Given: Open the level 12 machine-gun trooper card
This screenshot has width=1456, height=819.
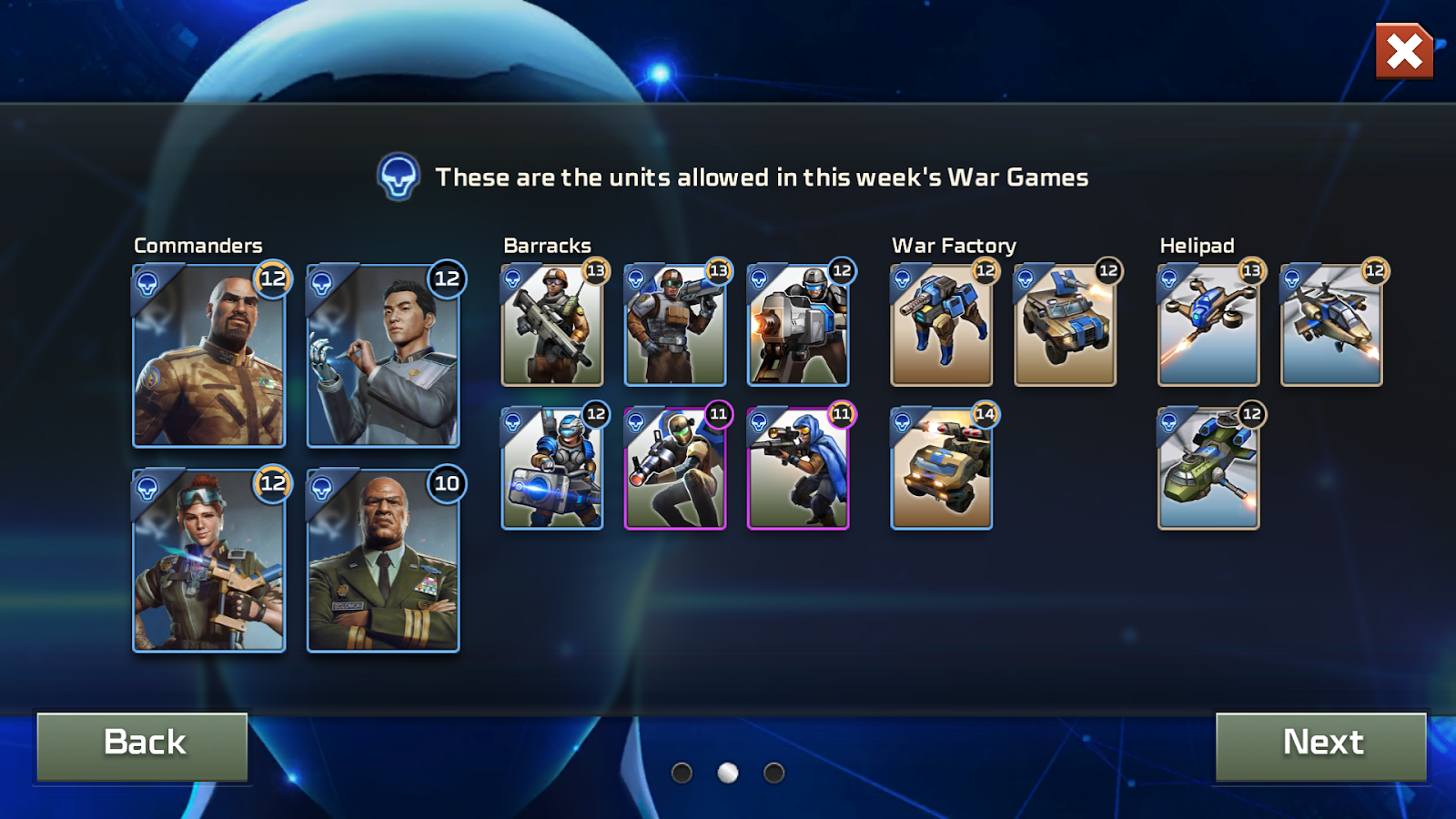Looking at the screenshot, I should point(798,325).
